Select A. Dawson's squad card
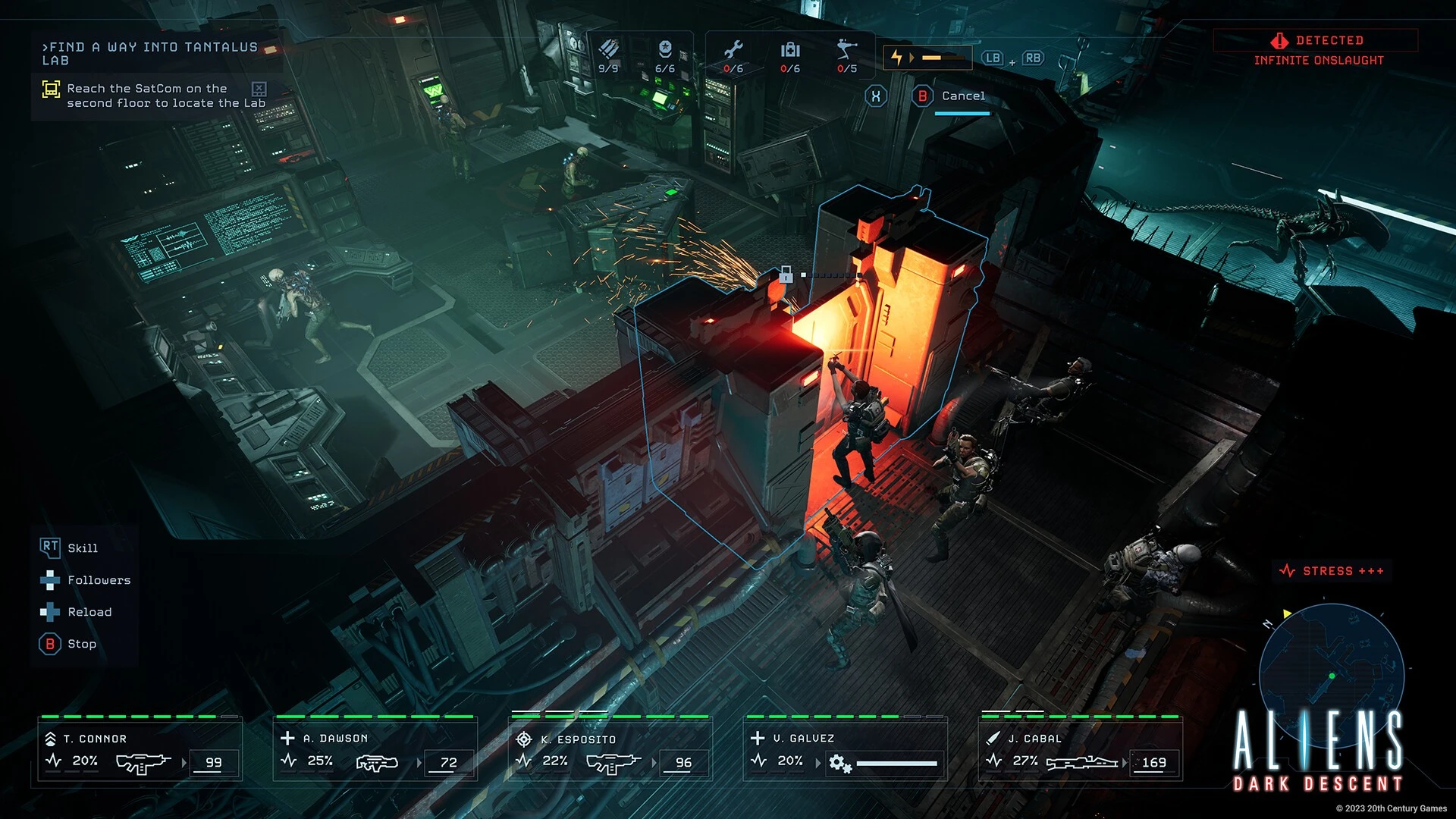 point(375,750)
